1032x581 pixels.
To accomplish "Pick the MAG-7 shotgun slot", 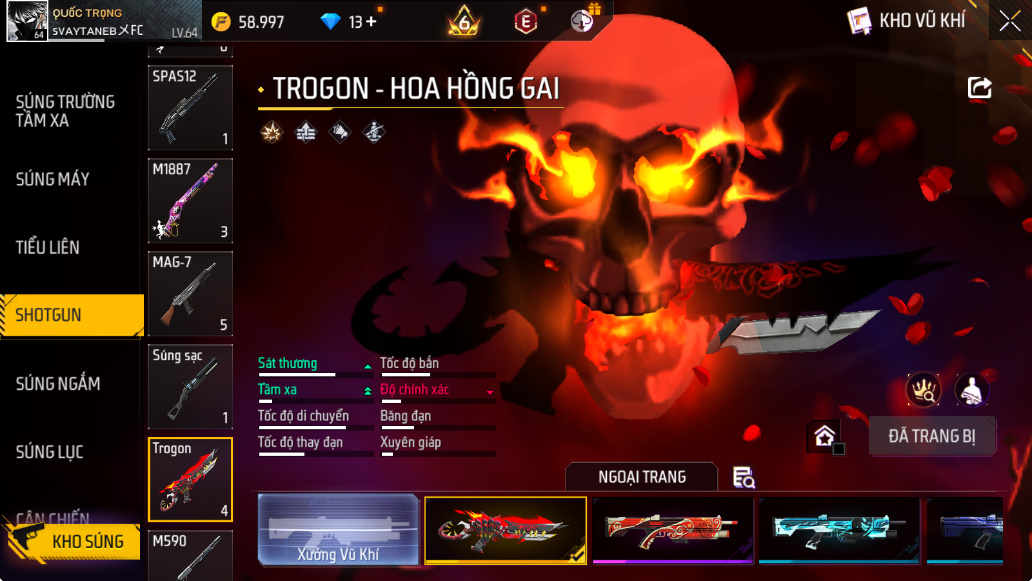I will click(x=190, y=293).
